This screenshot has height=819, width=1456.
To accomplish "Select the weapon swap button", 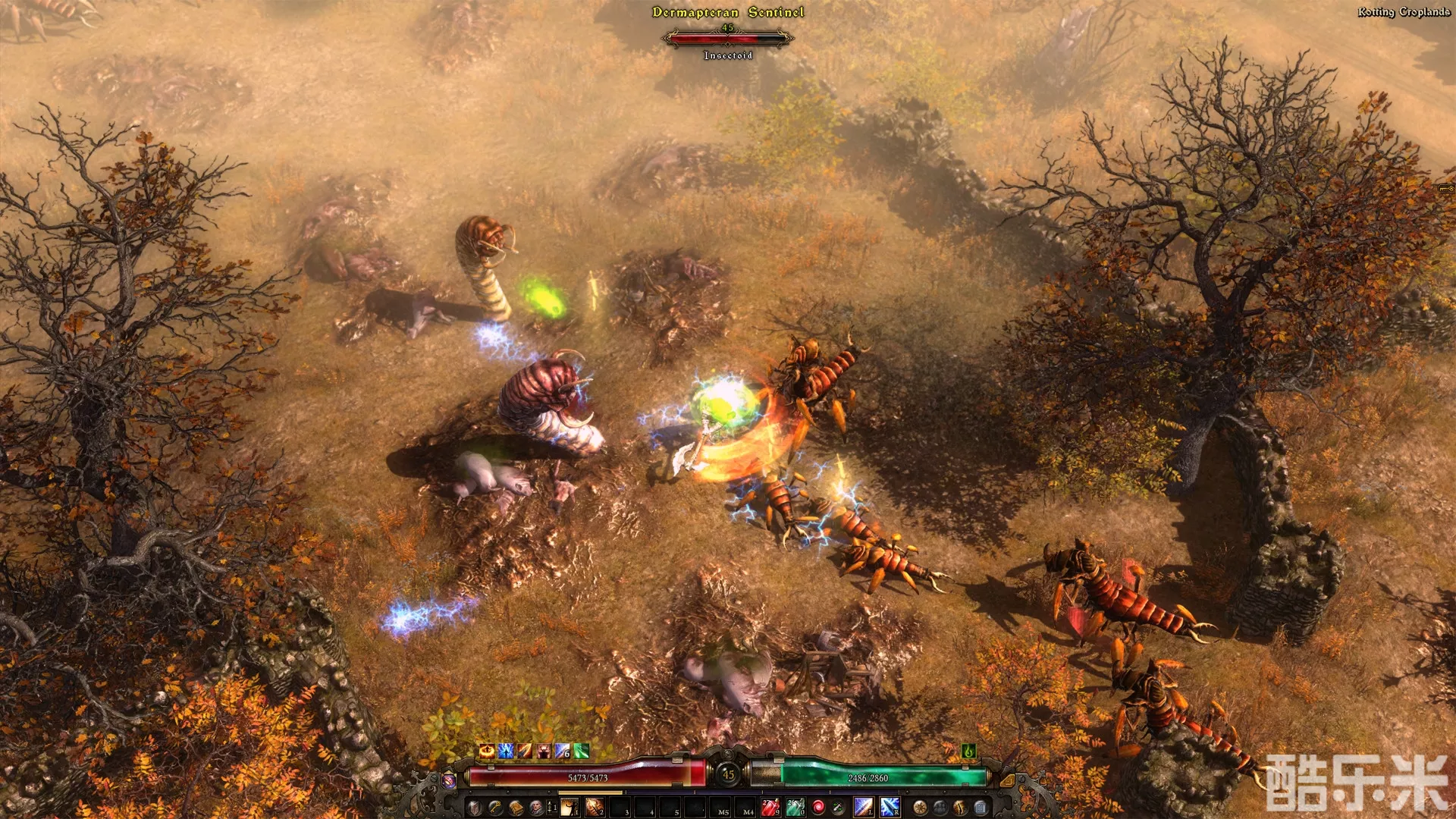I will coord(838,808).
